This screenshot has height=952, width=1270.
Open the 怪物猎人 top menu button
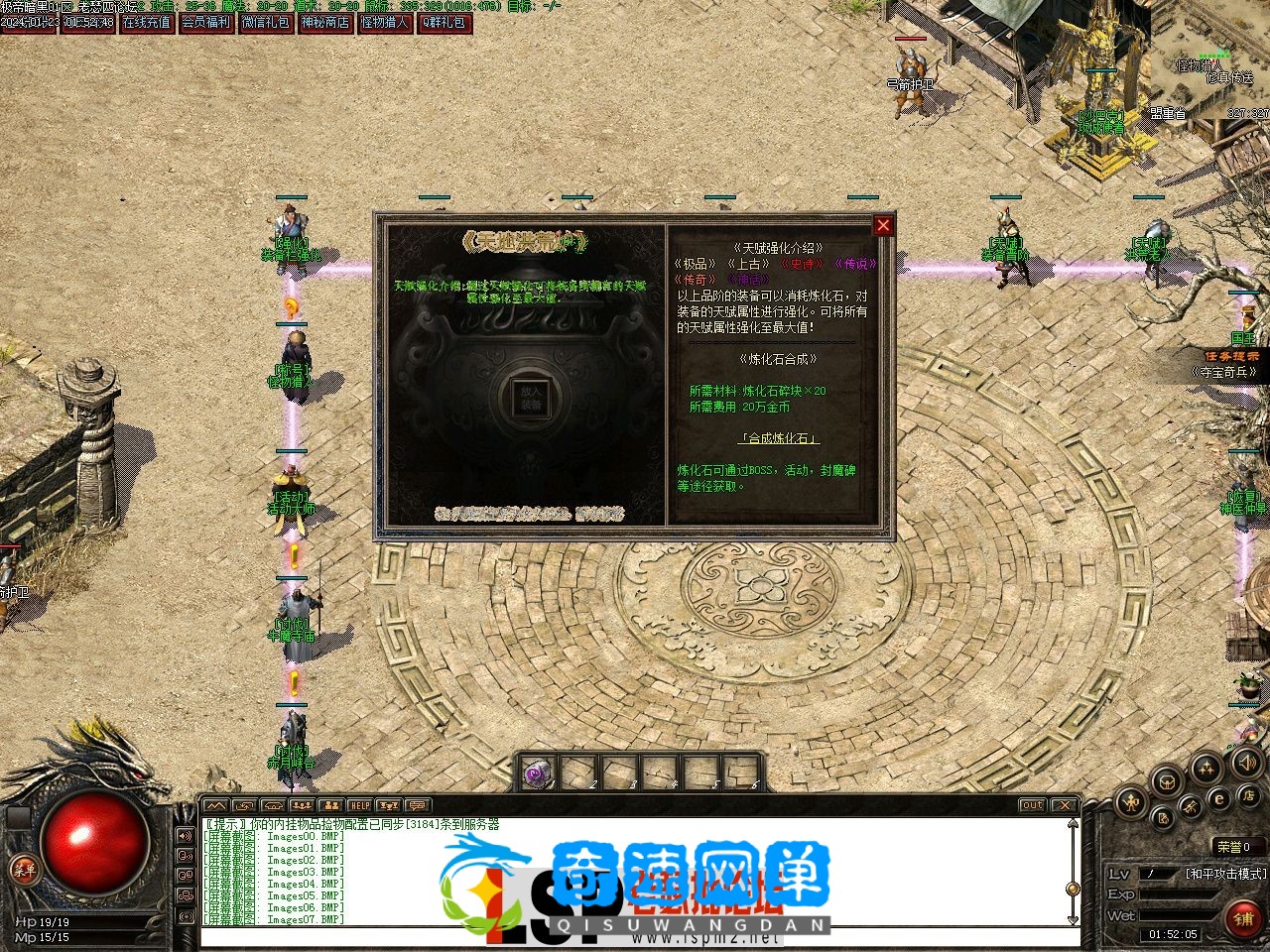tap(385, 22)
